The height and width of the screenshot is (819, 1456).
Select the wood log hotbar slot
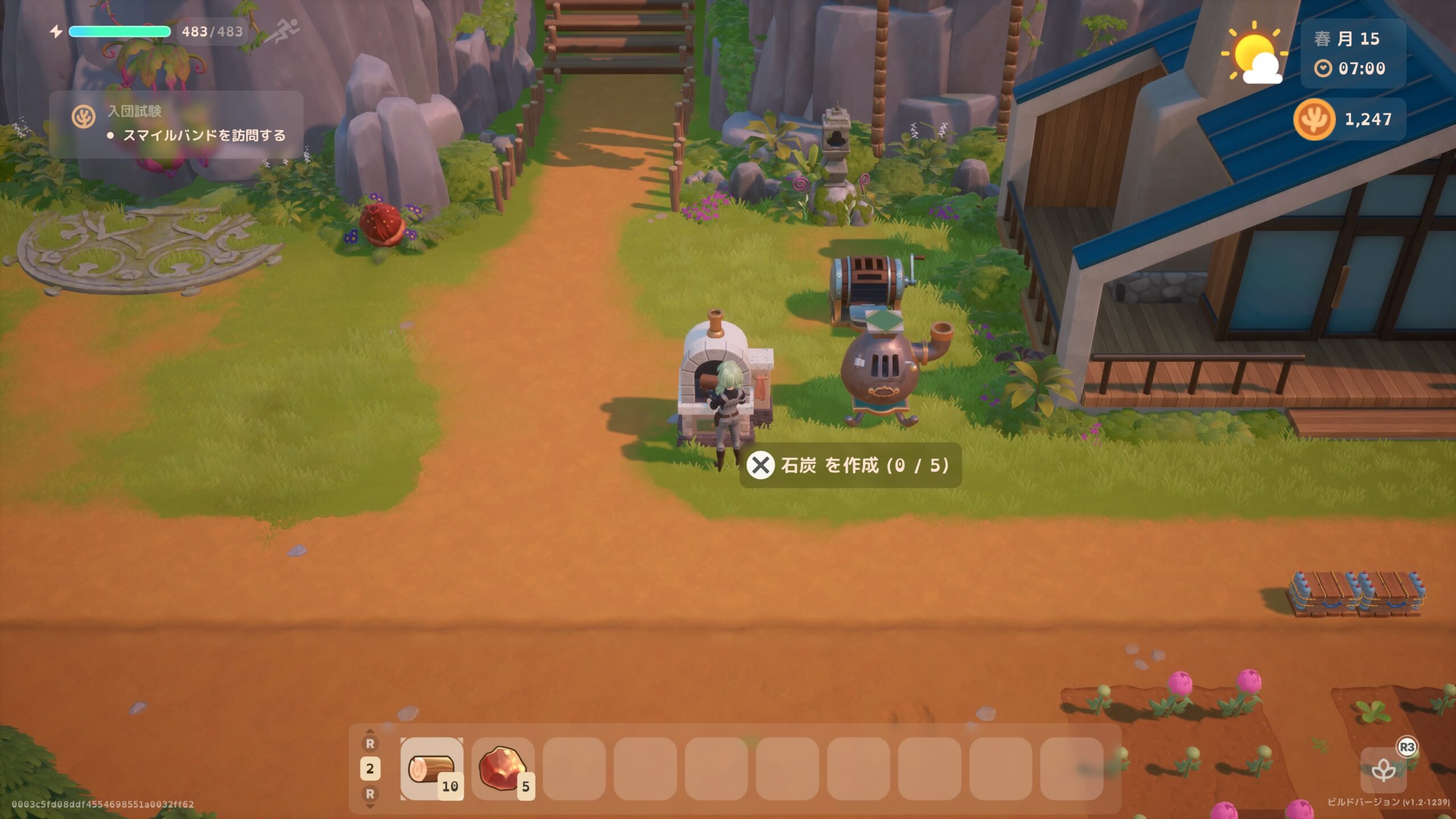click(432, 768)
